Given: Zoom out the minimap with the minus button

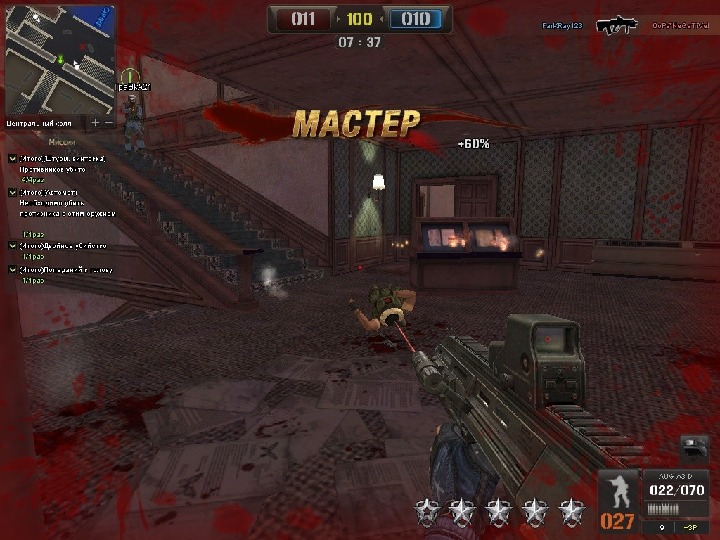Looking at the screenshot, I should coord(109,122).
